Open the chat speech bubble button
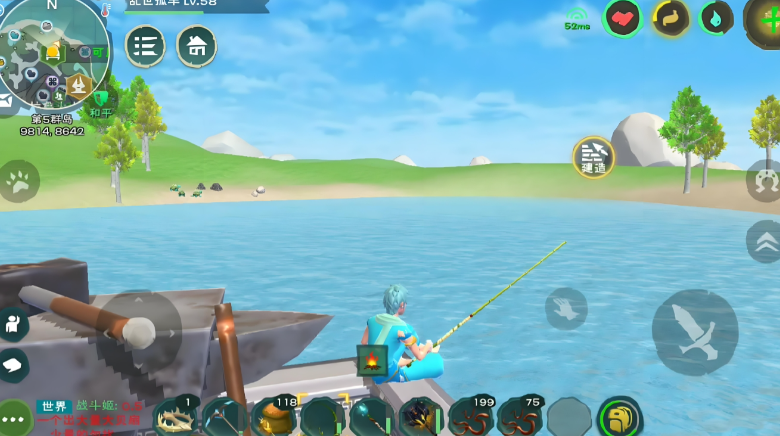The image size is (780, 436). [x=14, y=364]
